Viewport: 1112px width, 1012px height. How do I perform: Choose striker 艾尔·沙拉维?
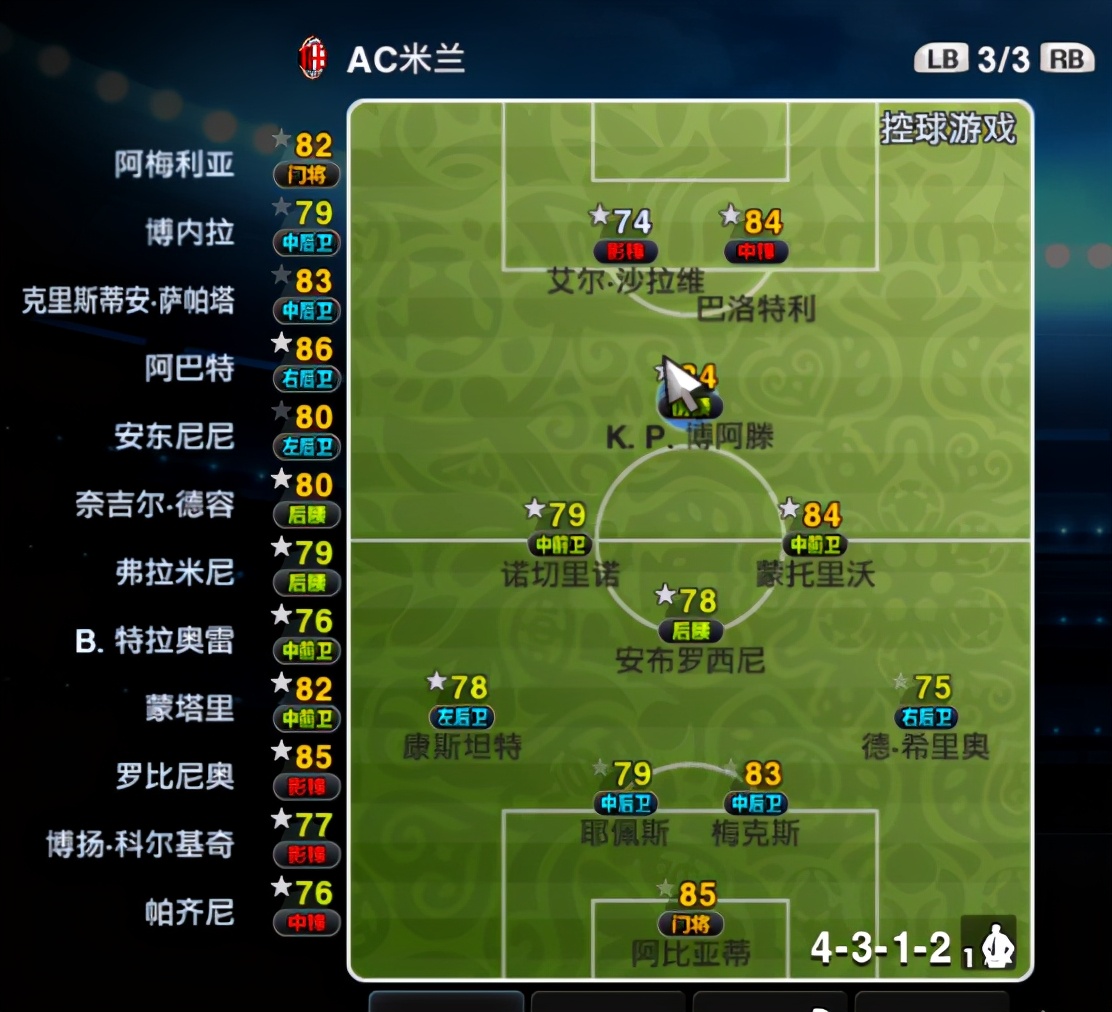point(626,251)
